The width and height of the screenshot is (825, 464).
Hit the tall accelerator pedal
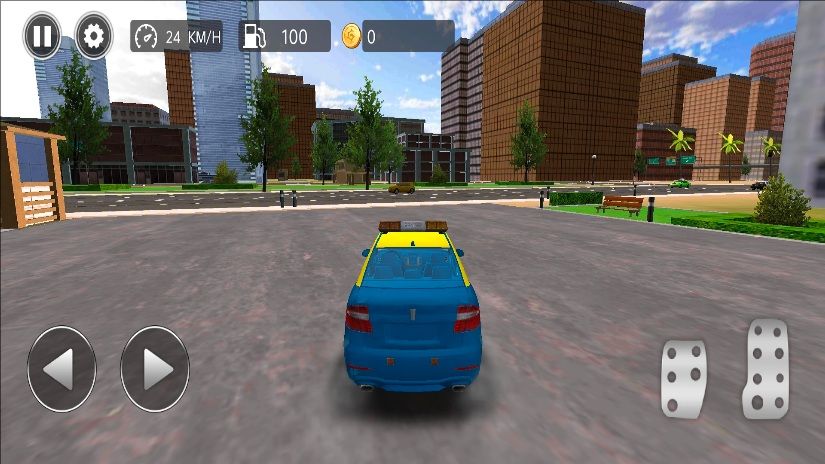(766, 368)
